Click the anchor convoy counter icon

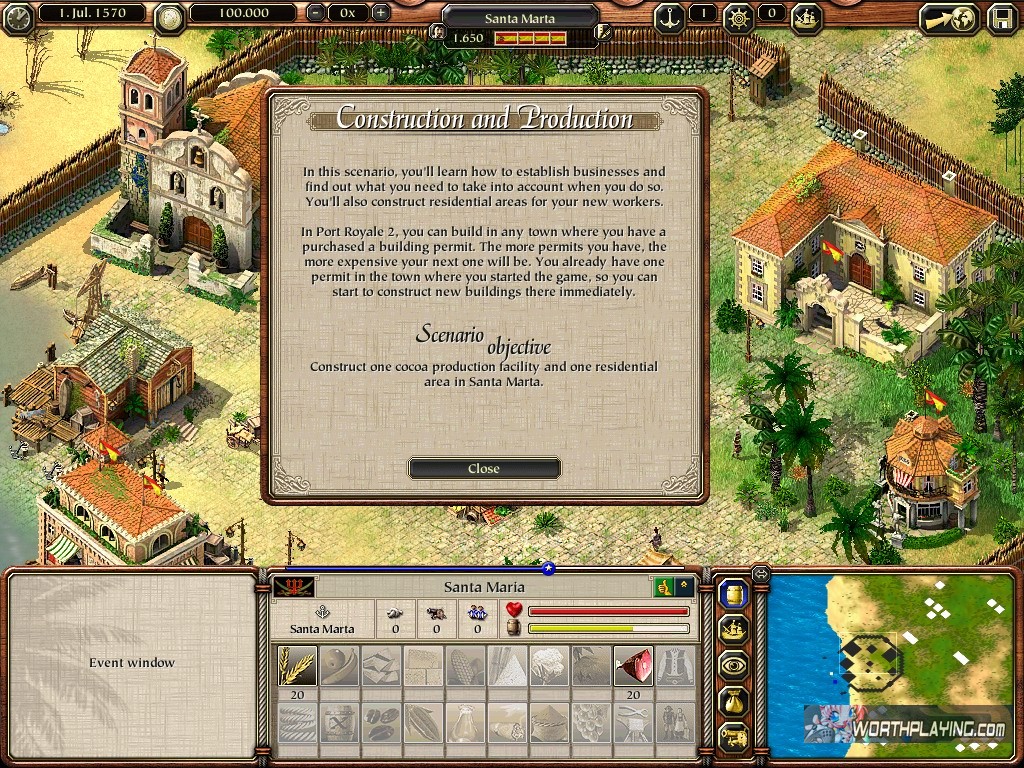click(668, 16)
